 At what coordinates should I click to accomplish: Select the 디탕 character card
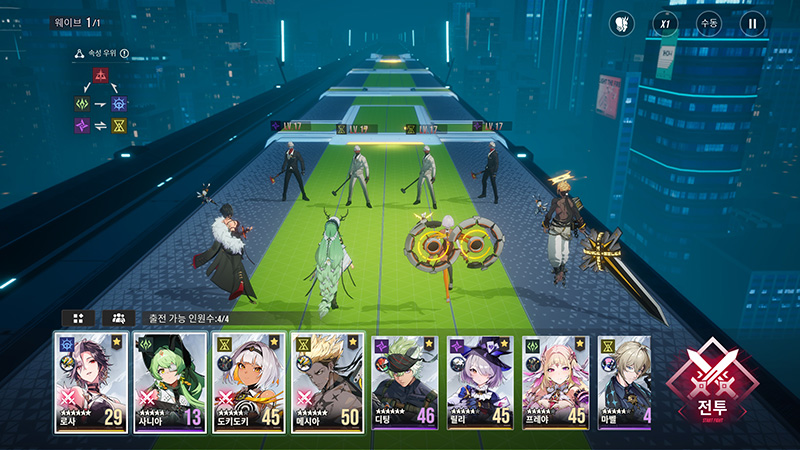point(405,383)
